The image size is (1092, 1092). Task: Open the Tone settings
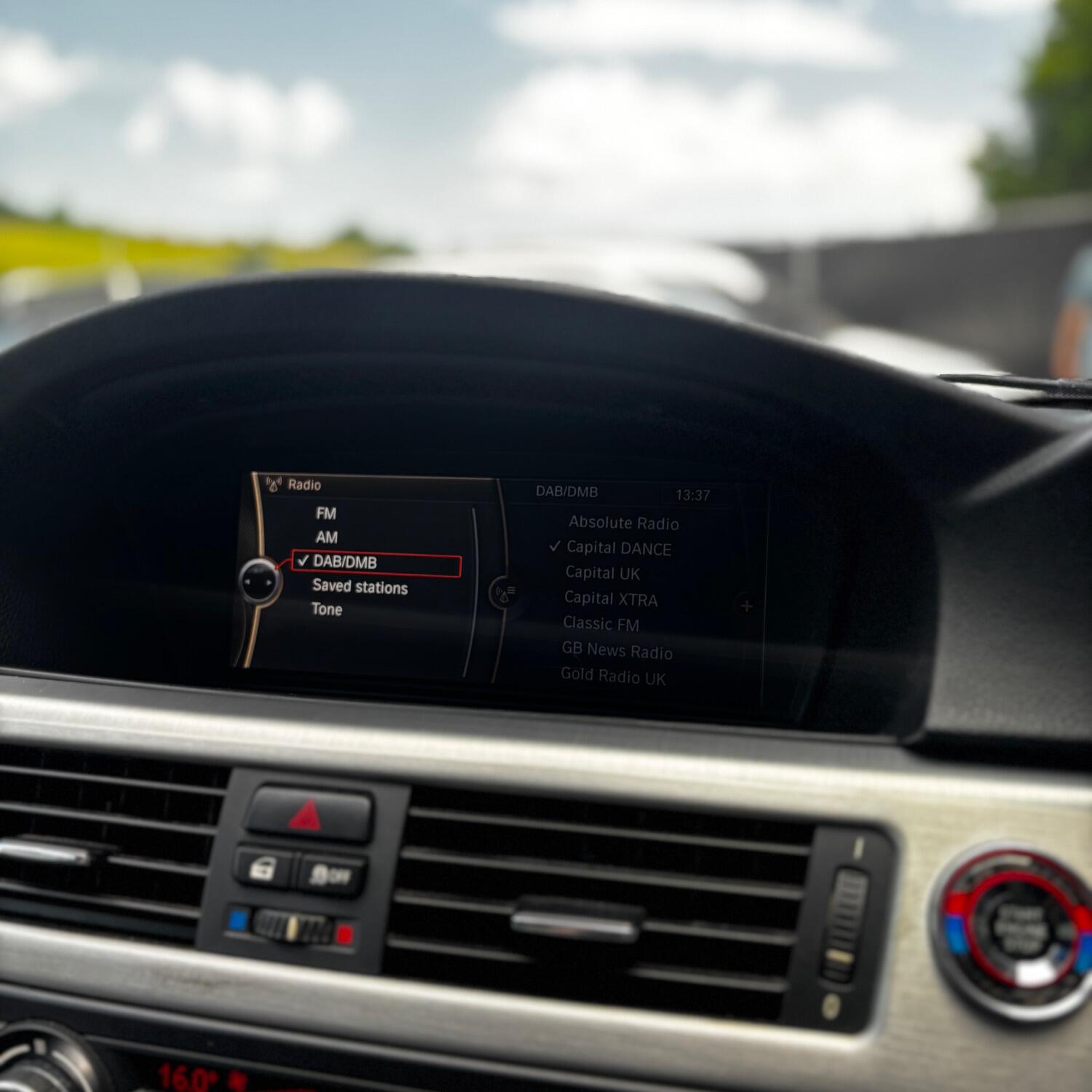[x=327, y=609]
